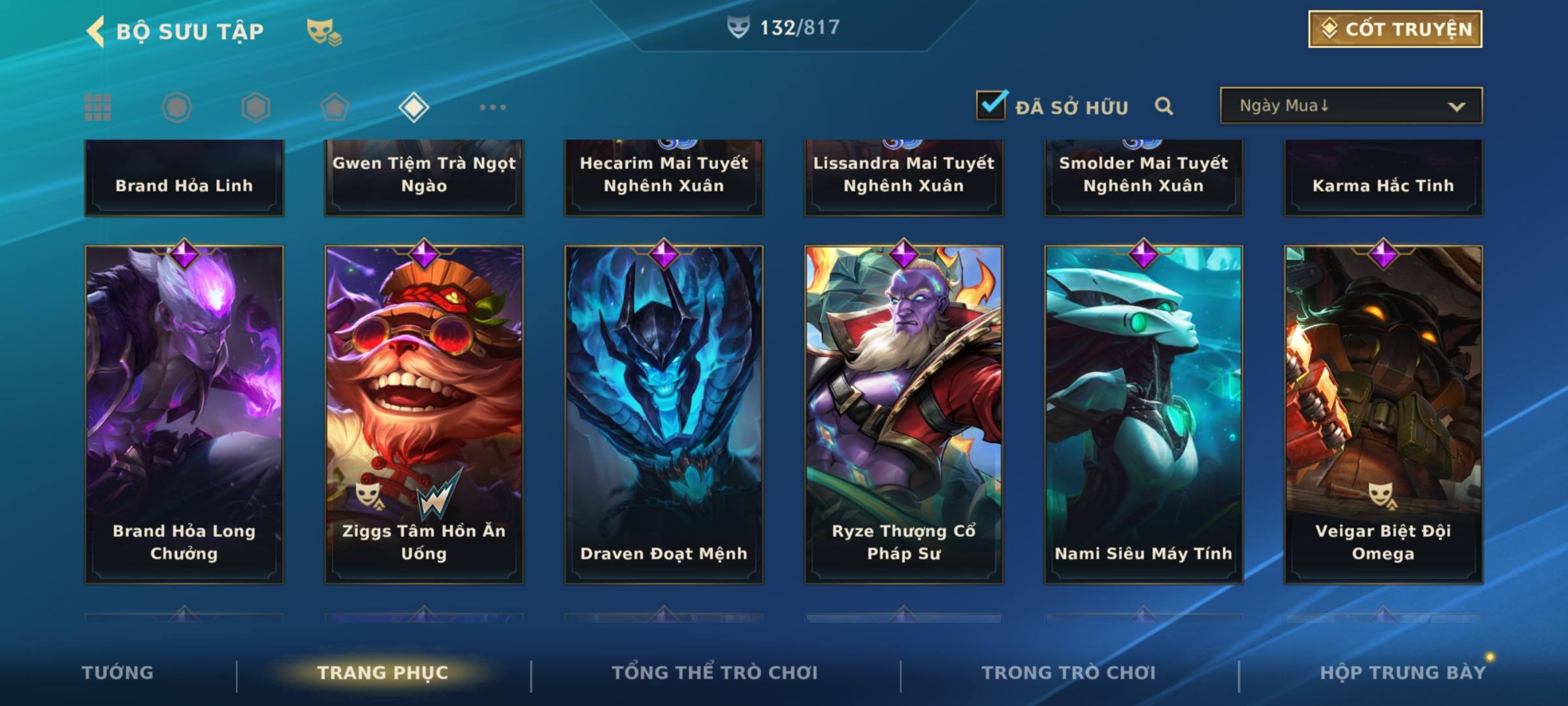Open the Trong Trò Chơi tab
This screenshot has height=706, width=1568.
coord(1069,673)
